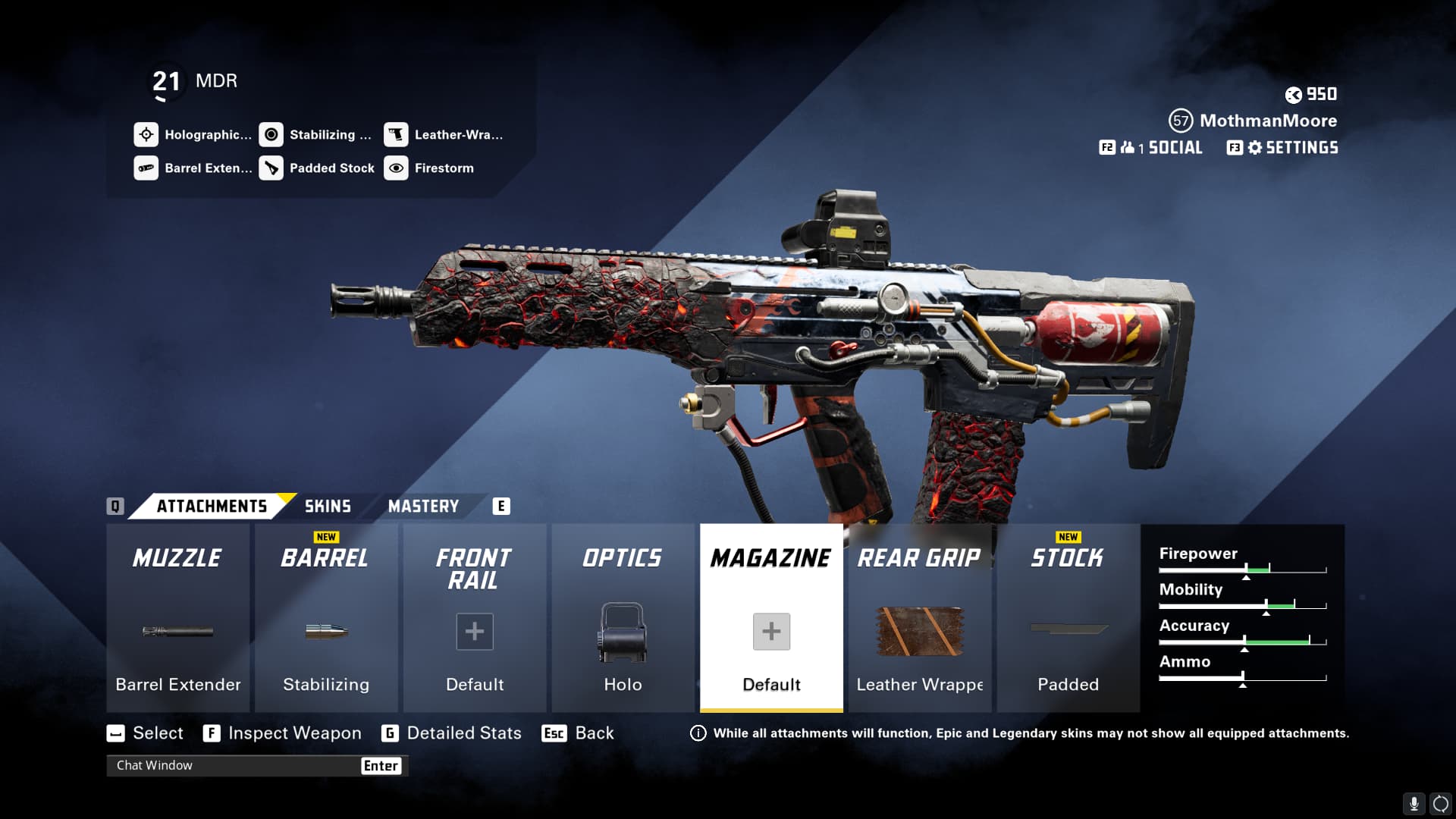Image resolution: width=1456 pixels, height=819 pixels.
Task: Open the Skins tab
Action: point(328,507)
